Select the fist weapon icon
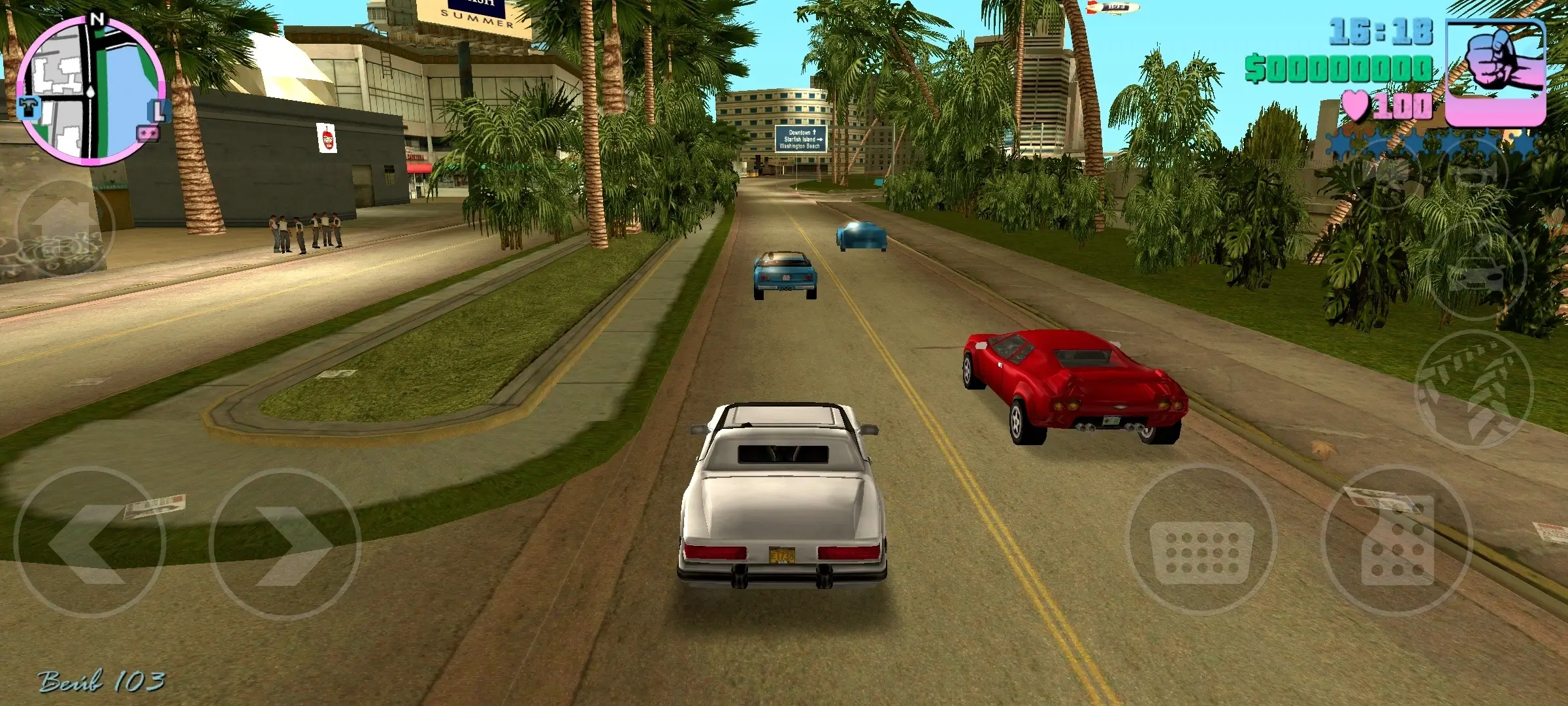 [x=1496, y=72]
